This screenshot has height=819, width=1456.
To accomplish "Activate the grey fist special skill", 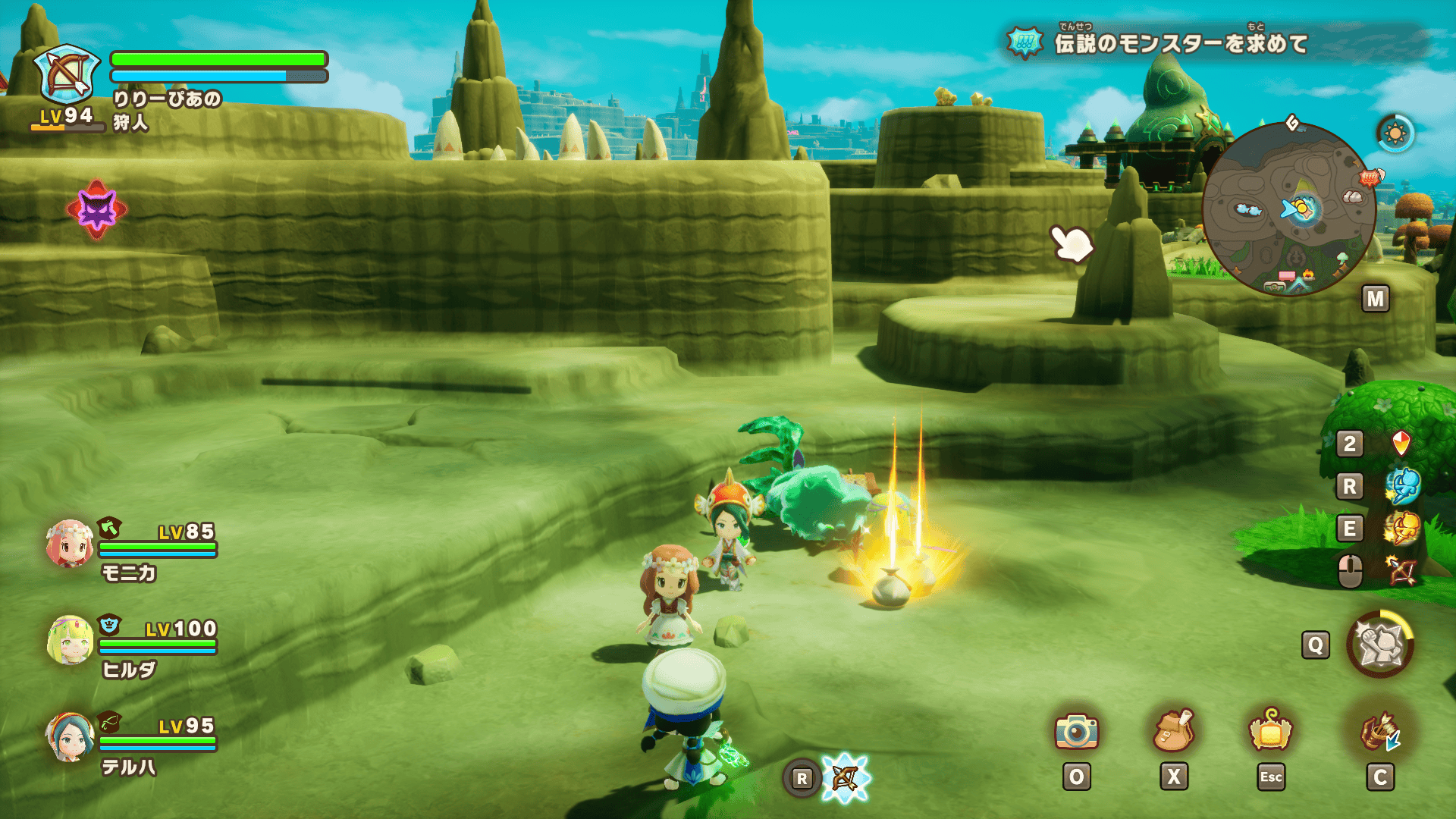I will click(x=1380, y=645).
